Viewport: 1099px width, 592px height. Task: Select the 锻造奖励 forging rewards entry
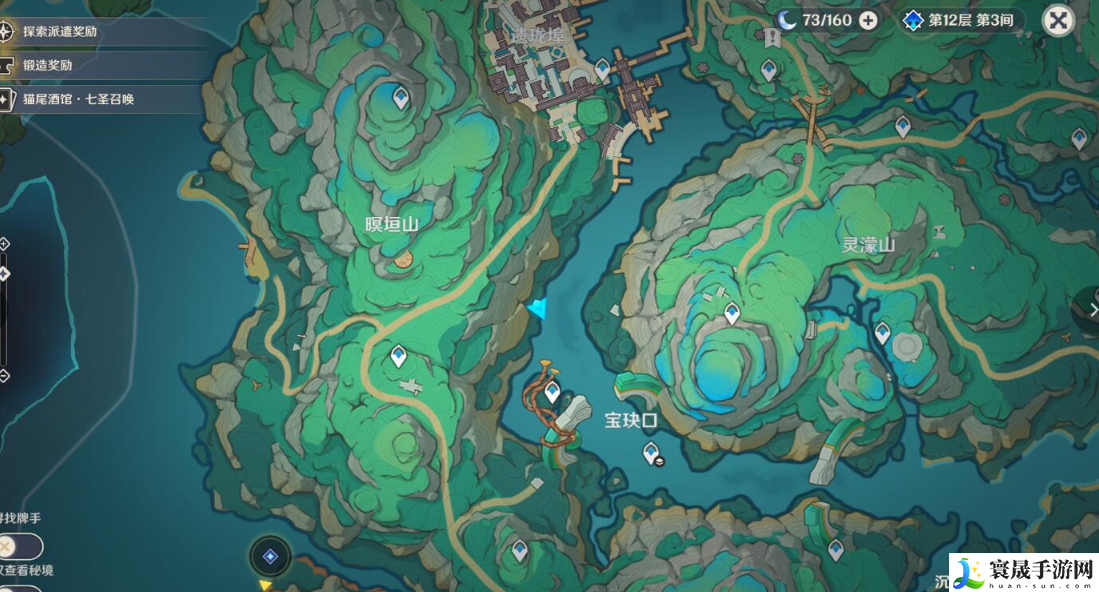61,65
